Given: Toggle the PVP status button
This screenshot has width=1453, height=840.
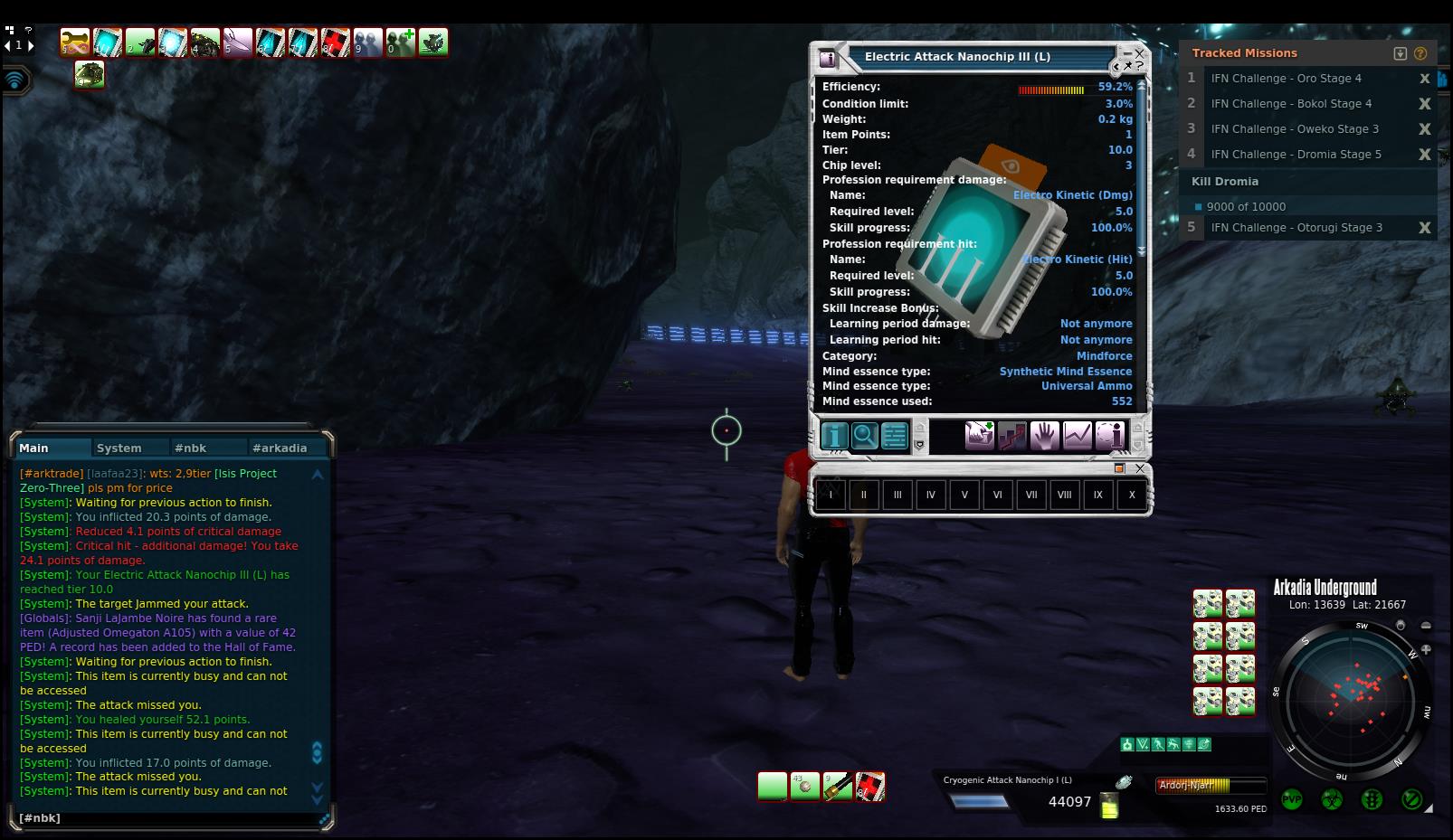Looking at the screenshot, I should tap(1291, 799).
